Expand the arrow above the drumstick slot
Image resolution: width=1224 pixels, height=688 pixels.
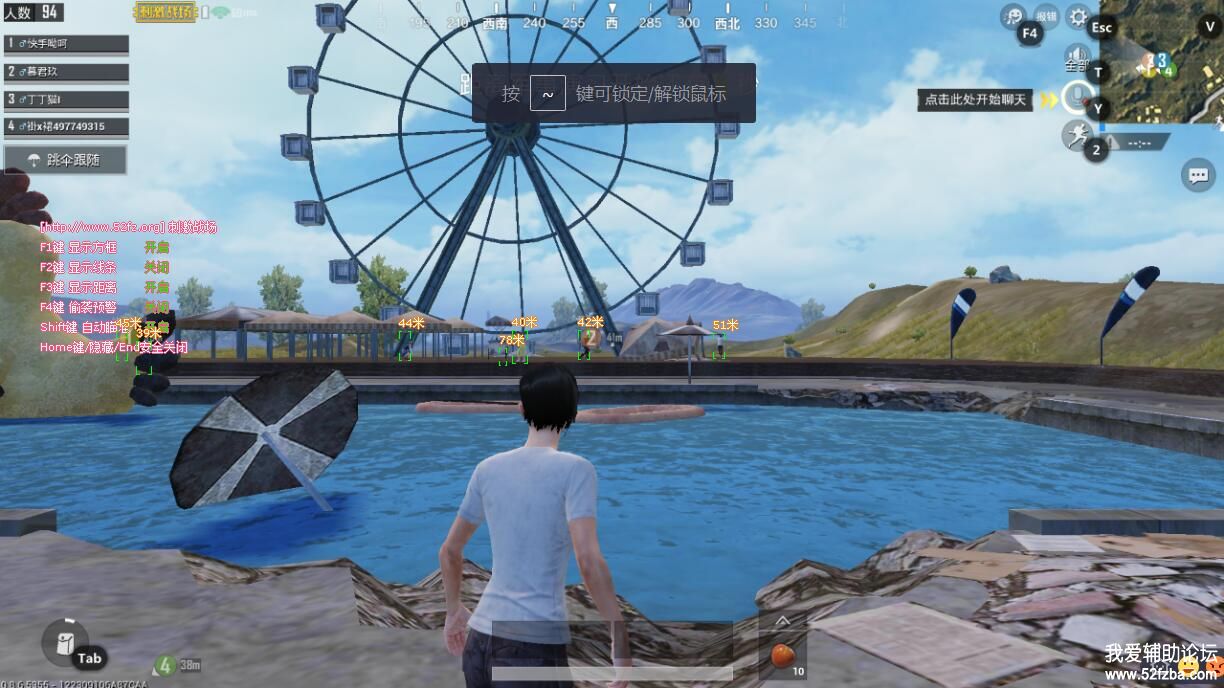pos(782,621)
